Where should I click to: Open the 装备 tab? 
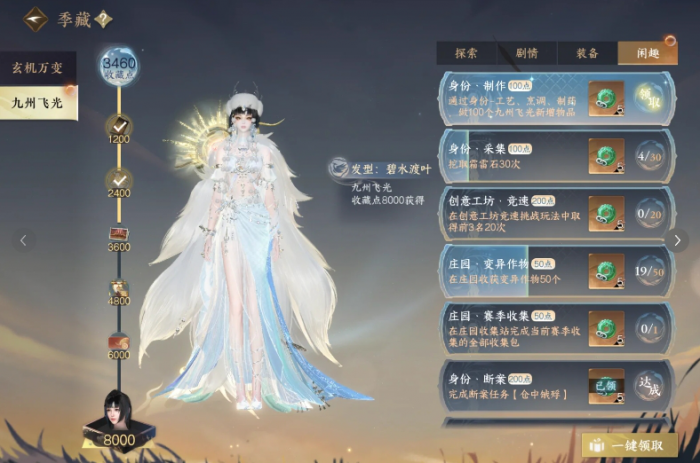(x=587, y=53)
